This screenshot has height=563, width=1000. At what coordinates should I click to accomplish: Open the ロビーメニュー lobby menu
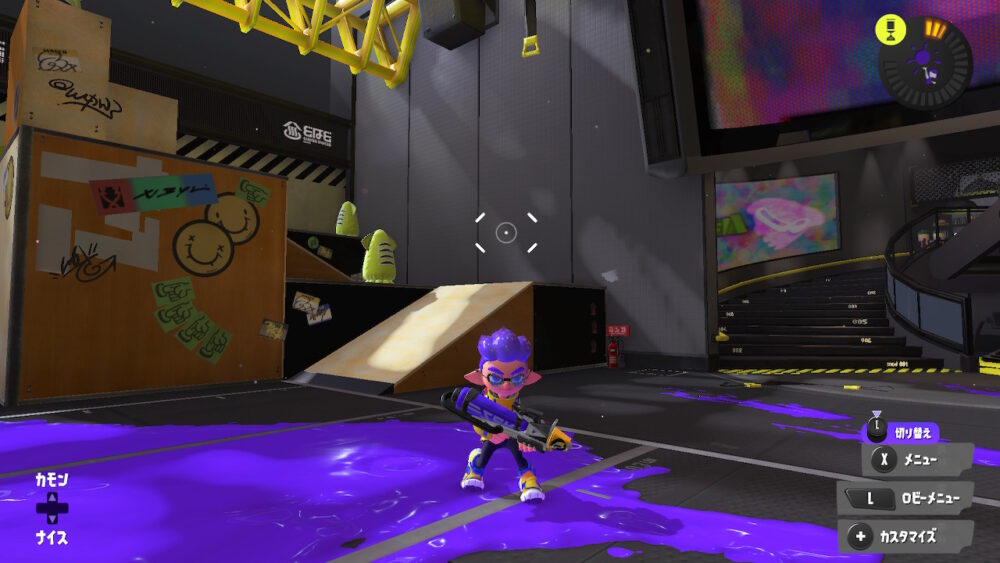(x=906, y=497)
